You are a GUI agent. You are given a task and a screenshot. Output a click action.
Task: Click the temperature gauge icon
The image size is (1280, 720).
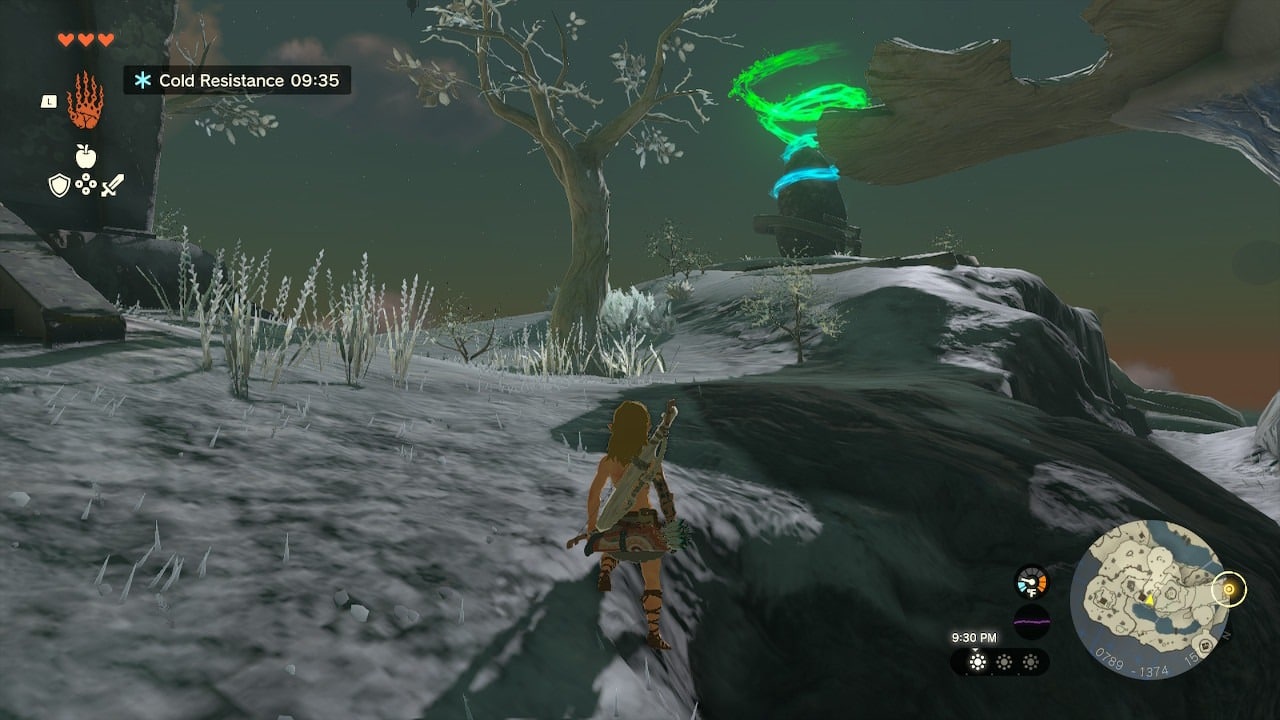(x=1031, y=582)
